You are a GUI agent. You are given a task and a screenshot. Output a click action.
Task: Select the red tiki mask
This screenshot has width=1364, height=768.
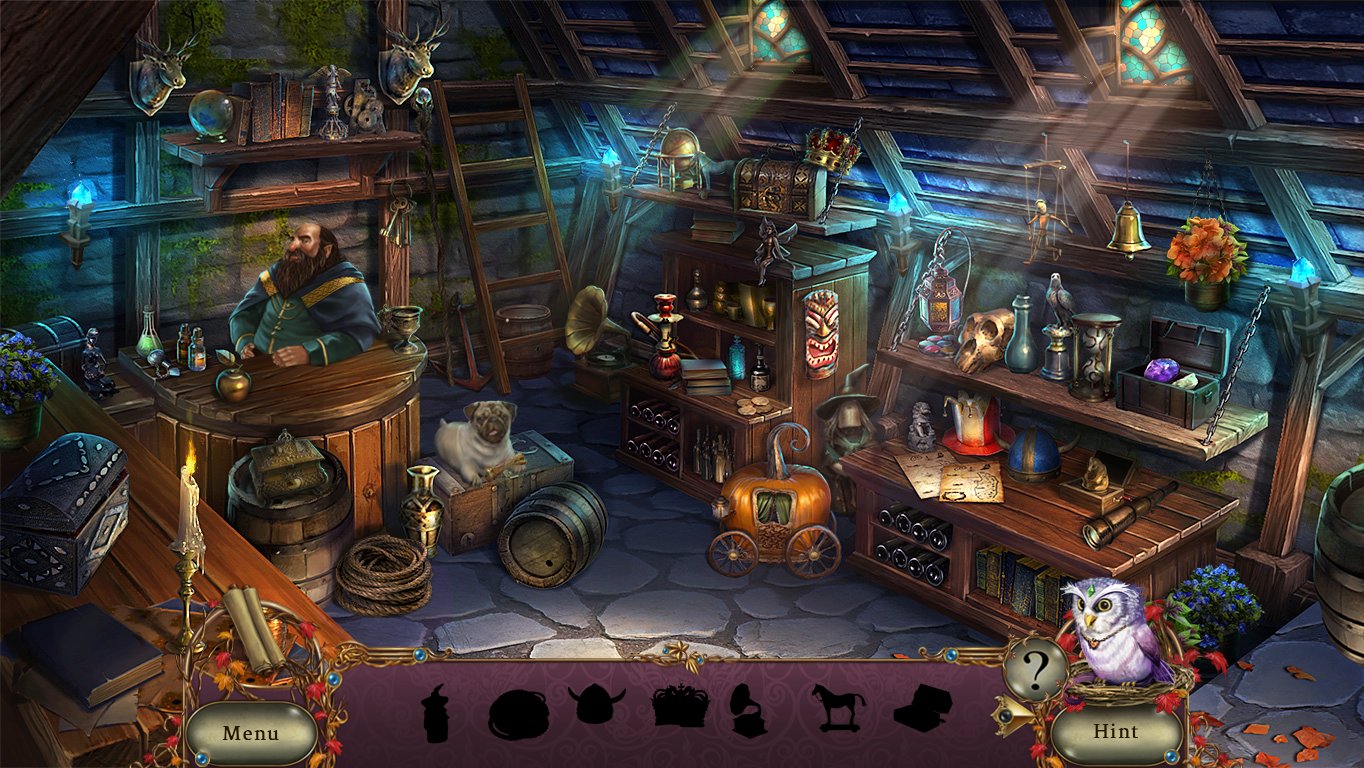pyautogui.click(x=820, y=335)
